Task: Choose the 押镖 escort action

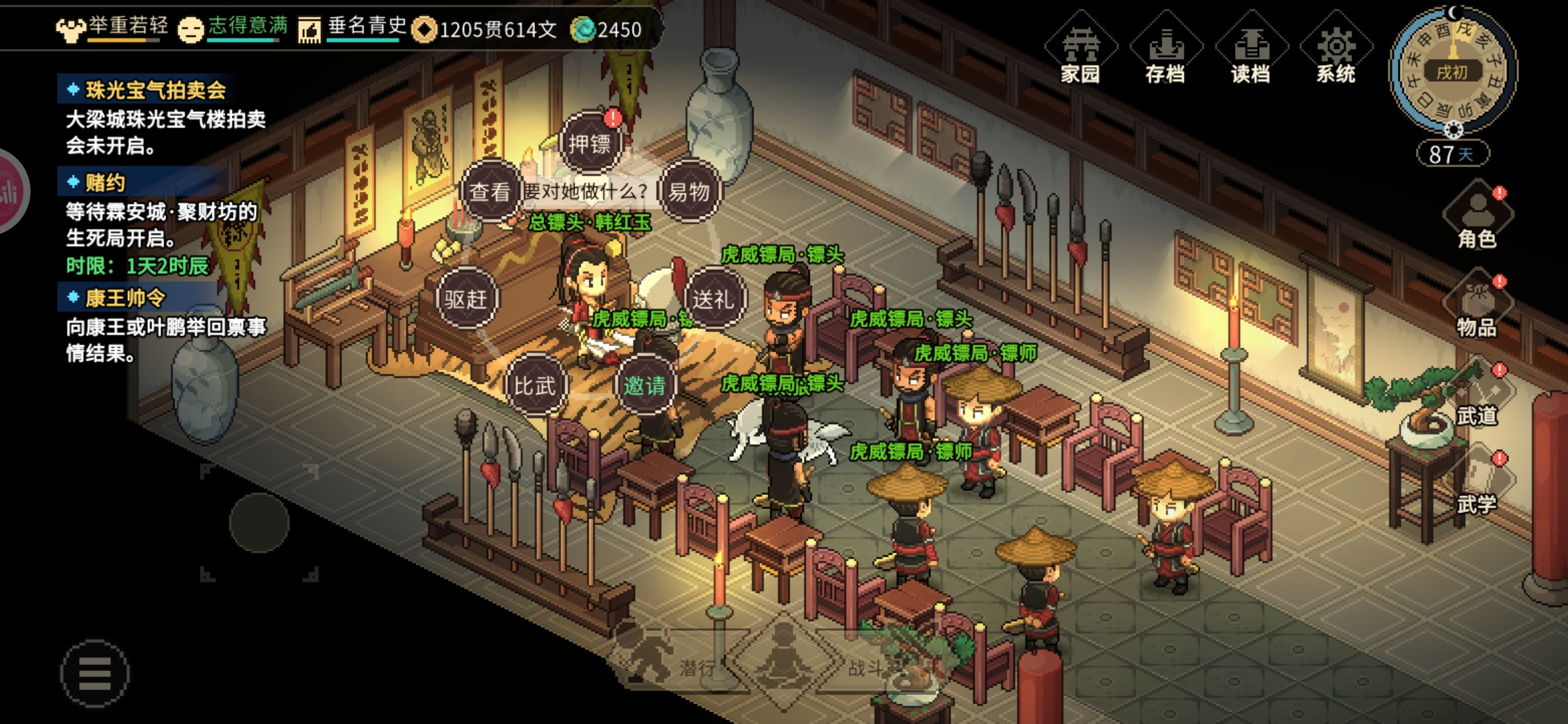Action: [590, 143]
